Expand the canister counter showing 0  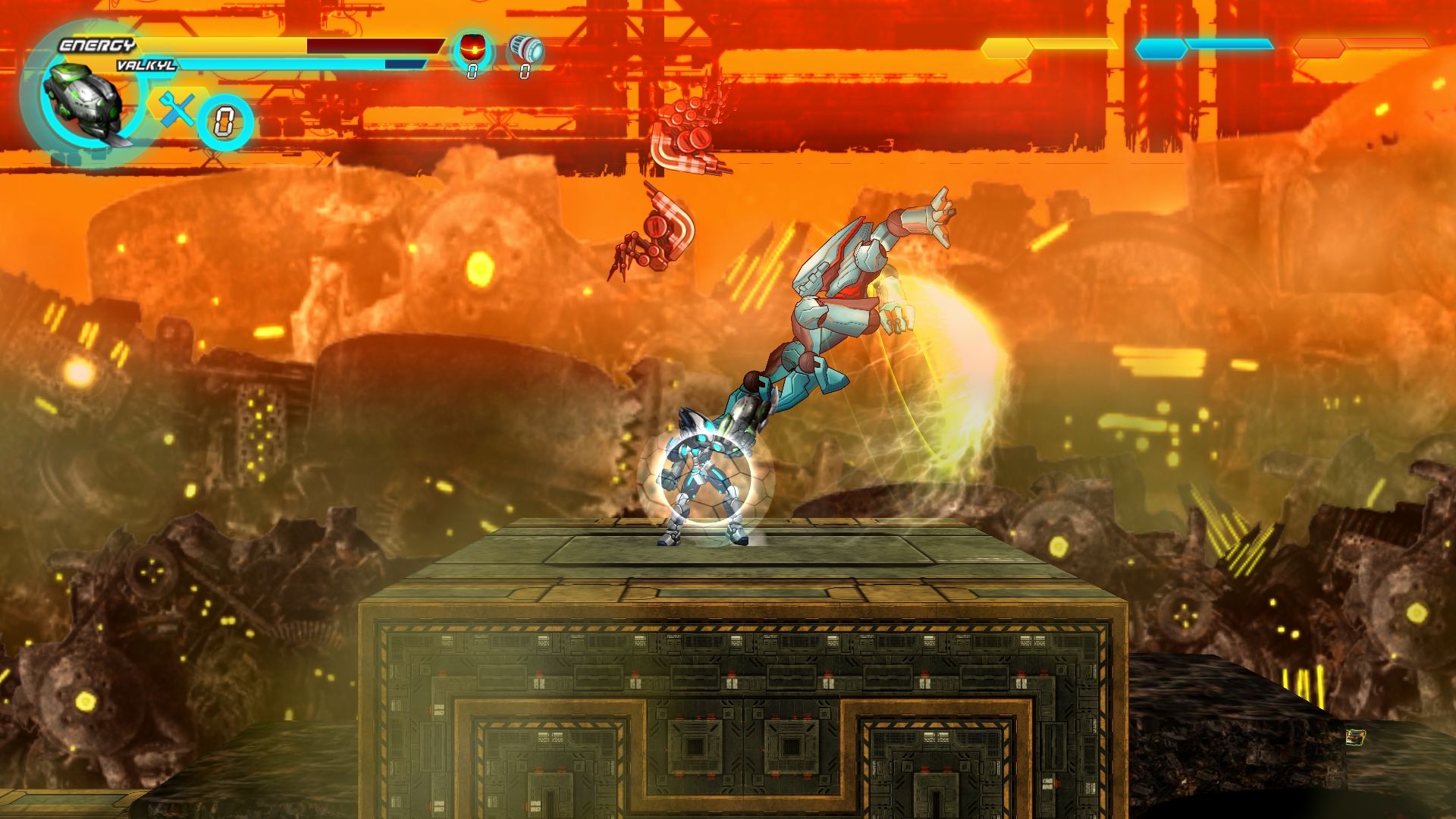click(x=523, y=70)
